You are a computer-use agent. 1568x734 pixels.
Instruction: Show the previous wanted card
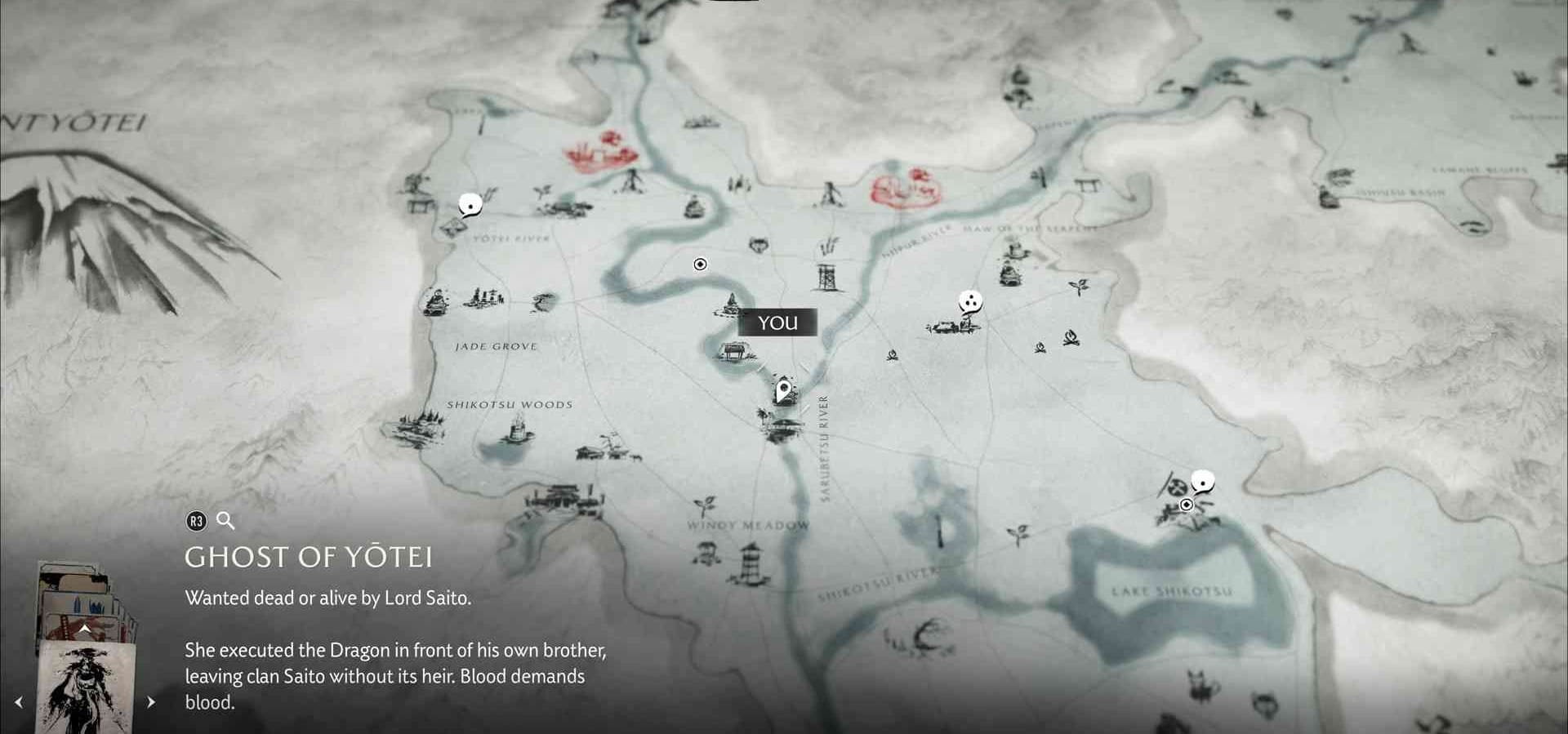pos(18,702)
